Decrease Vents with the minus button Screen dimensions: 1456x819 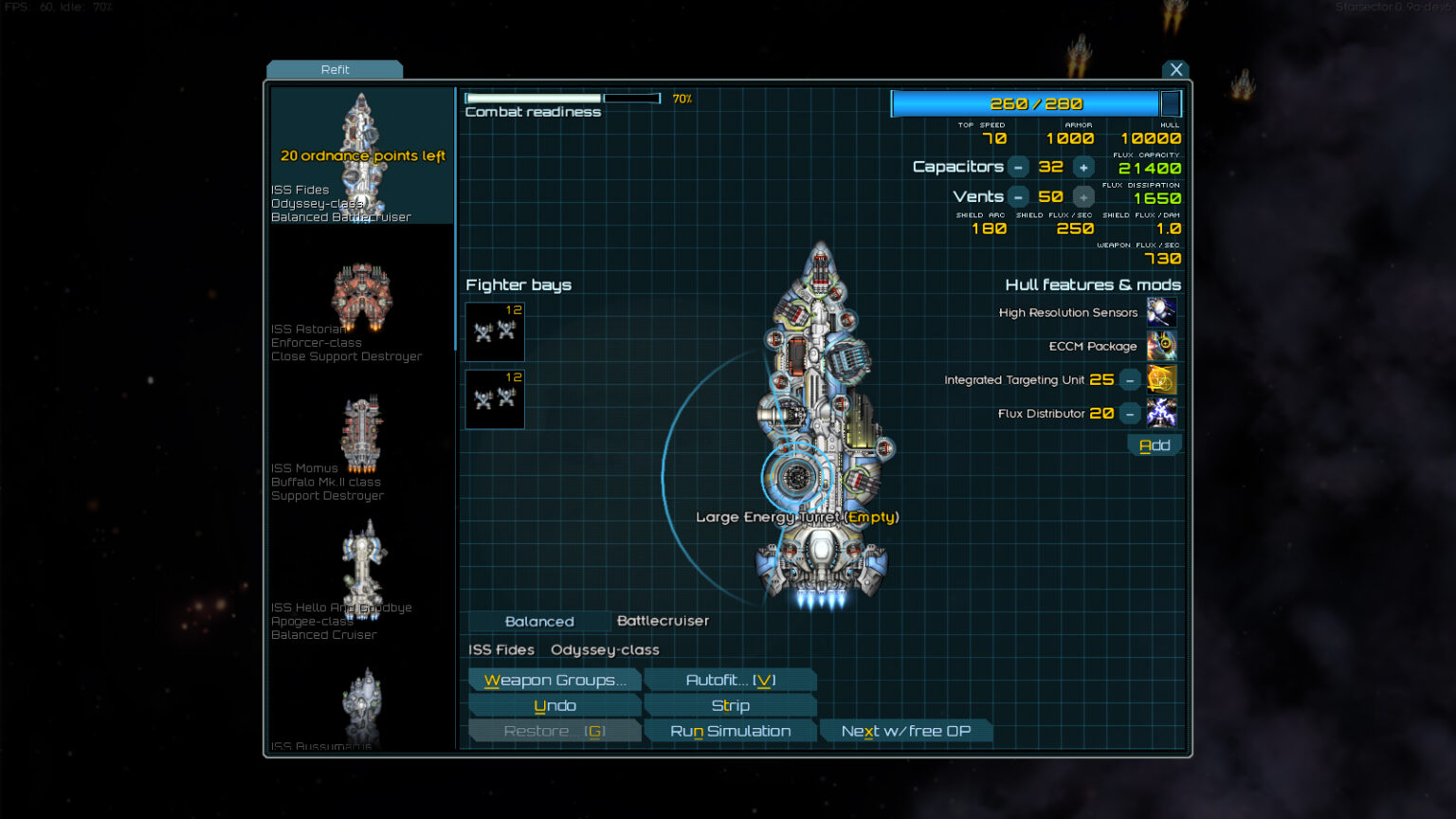click(1018, 196)
